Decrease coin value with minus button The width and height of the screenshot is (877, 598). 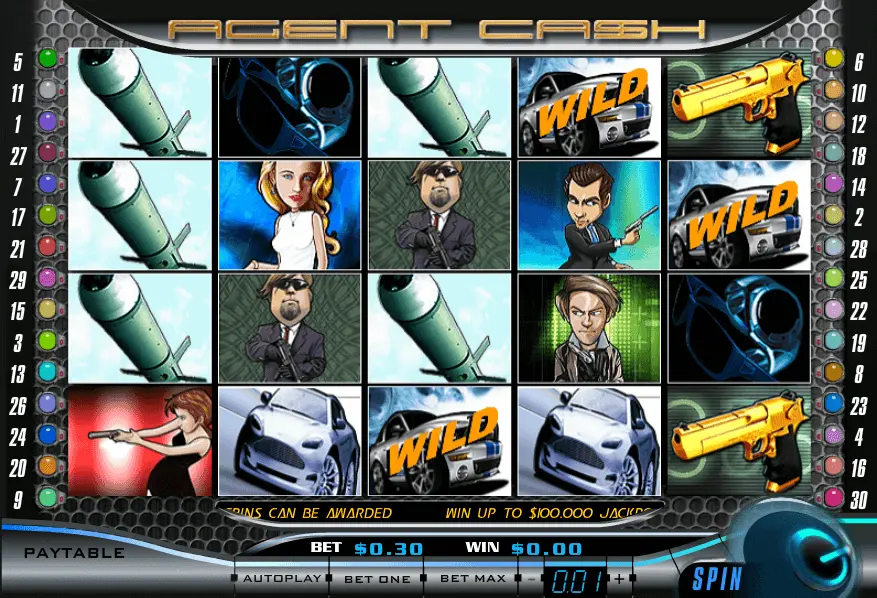click(532, 579)
